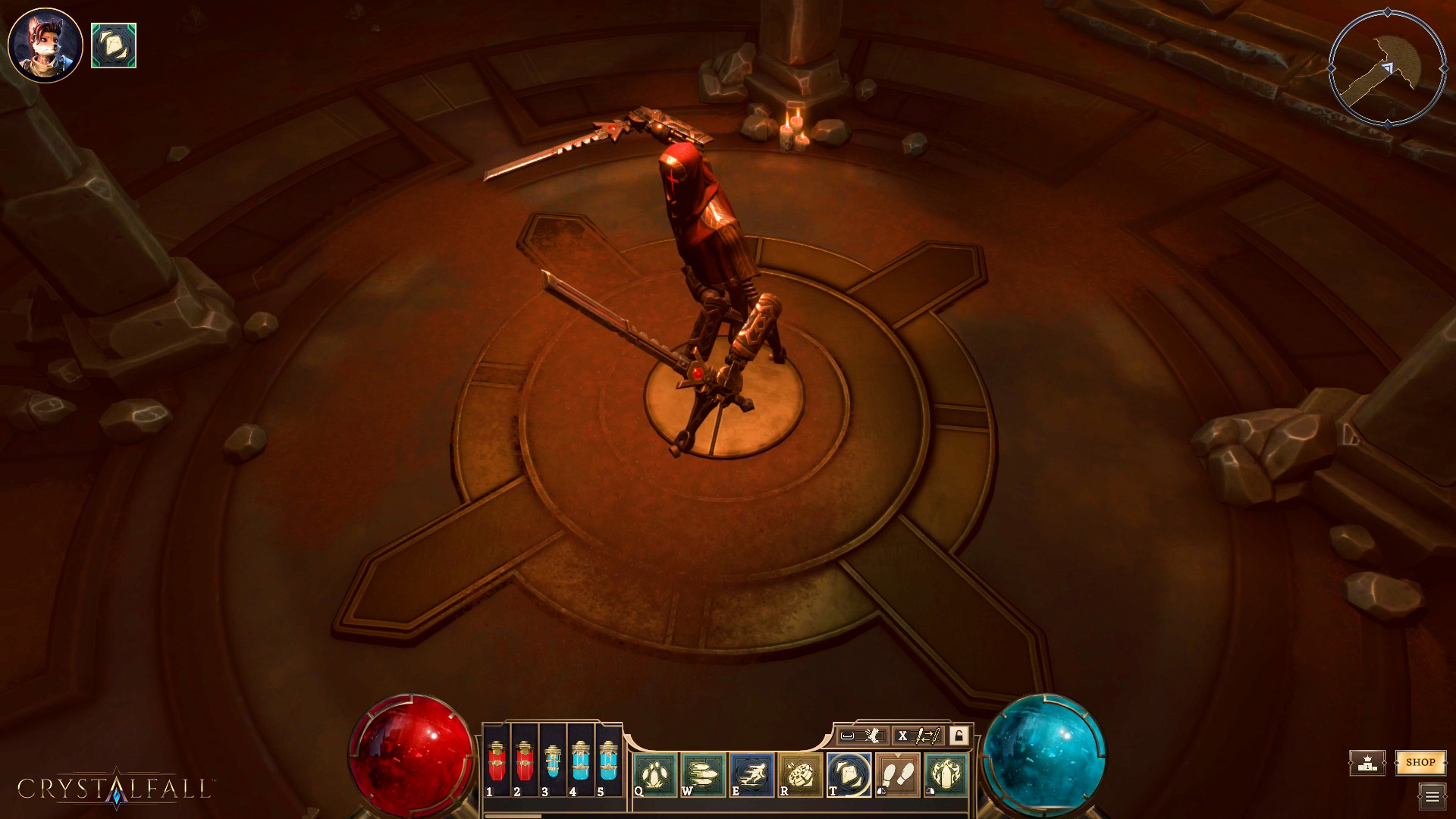1456x819 pixels.
Task: Use the red potion in slot 2
Action: [x=525, y=762]
